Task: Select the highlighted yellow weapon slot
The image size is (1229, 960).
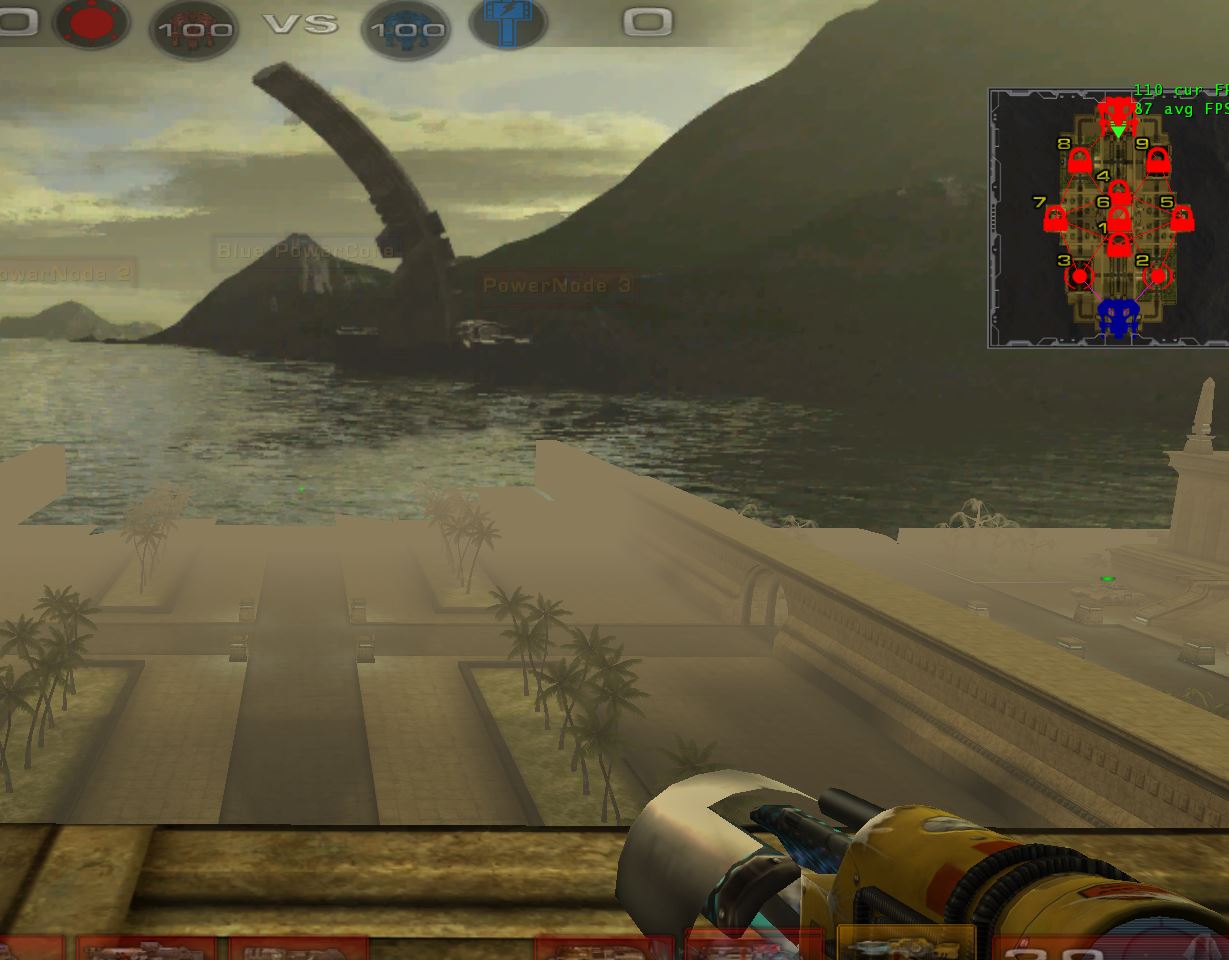Action: tap(905, 942)
